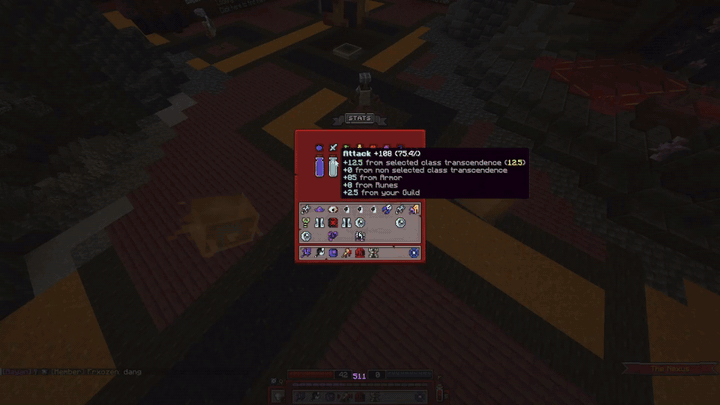Screen dimensions: 720x405
Task: Select the purple hat-shaped inventory item
Action: click(320, 210)
